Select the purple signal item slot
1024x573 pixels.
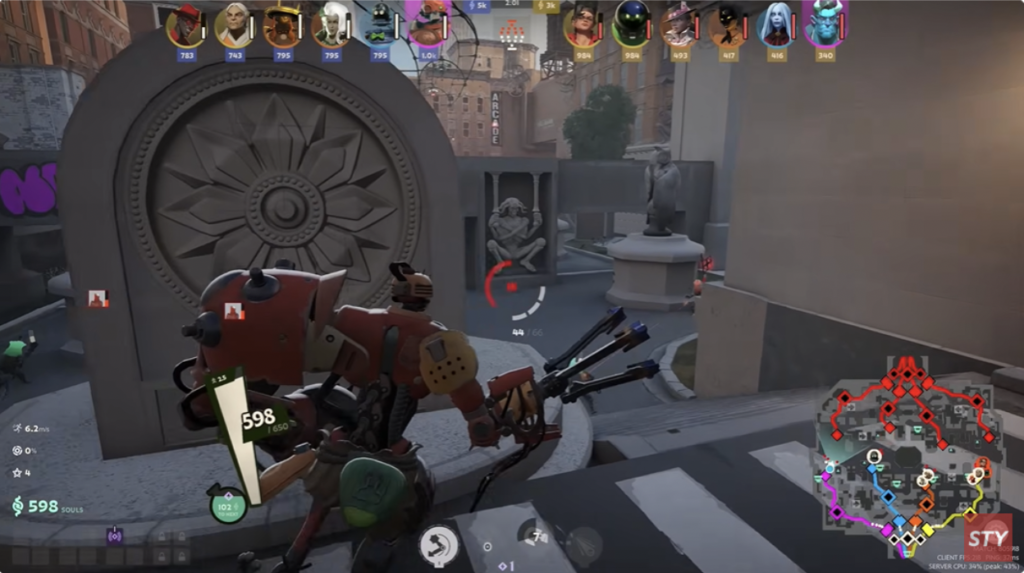click(x=115, y=535)
